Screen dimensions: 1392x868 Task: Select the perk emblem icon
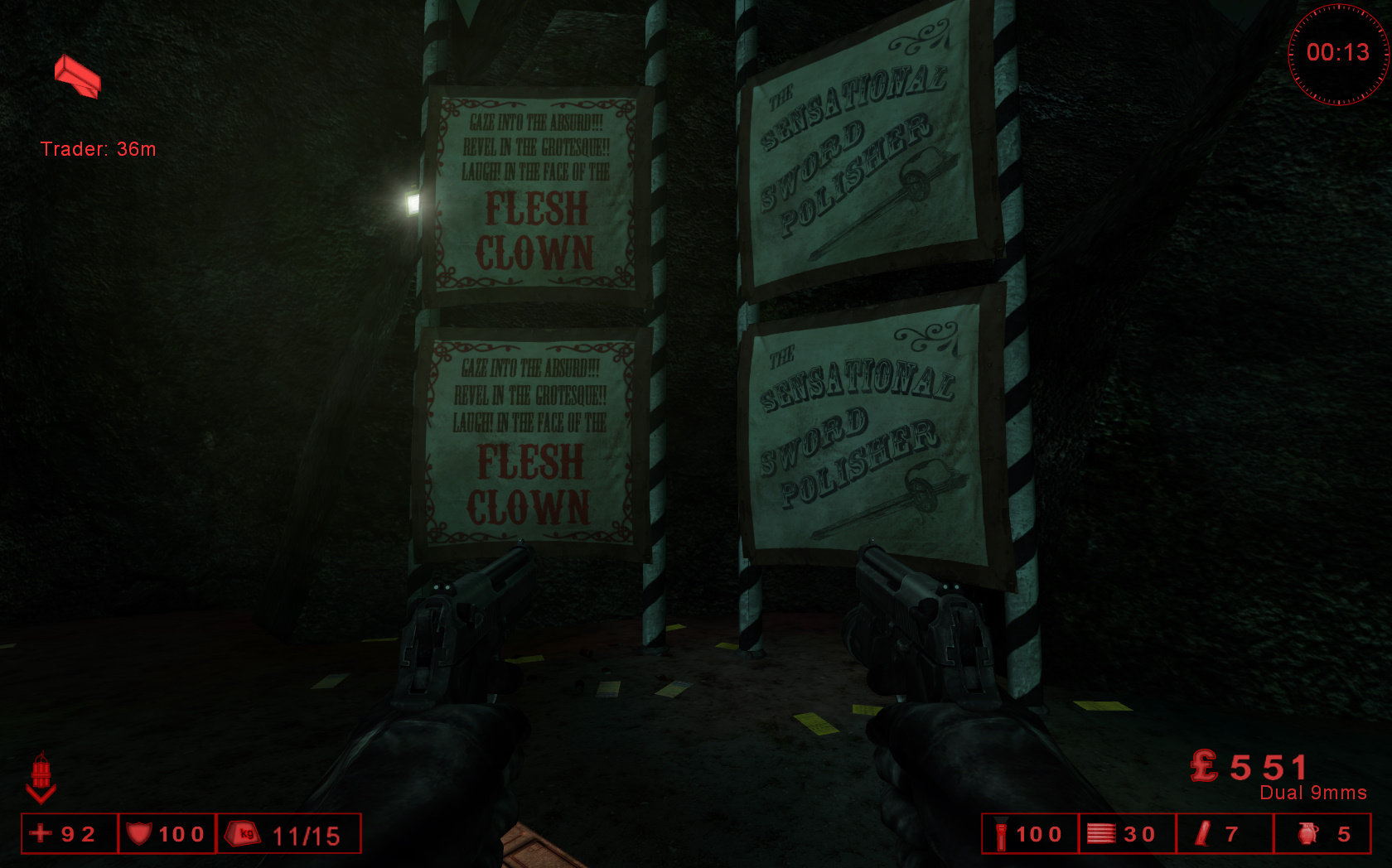[41, 777]
